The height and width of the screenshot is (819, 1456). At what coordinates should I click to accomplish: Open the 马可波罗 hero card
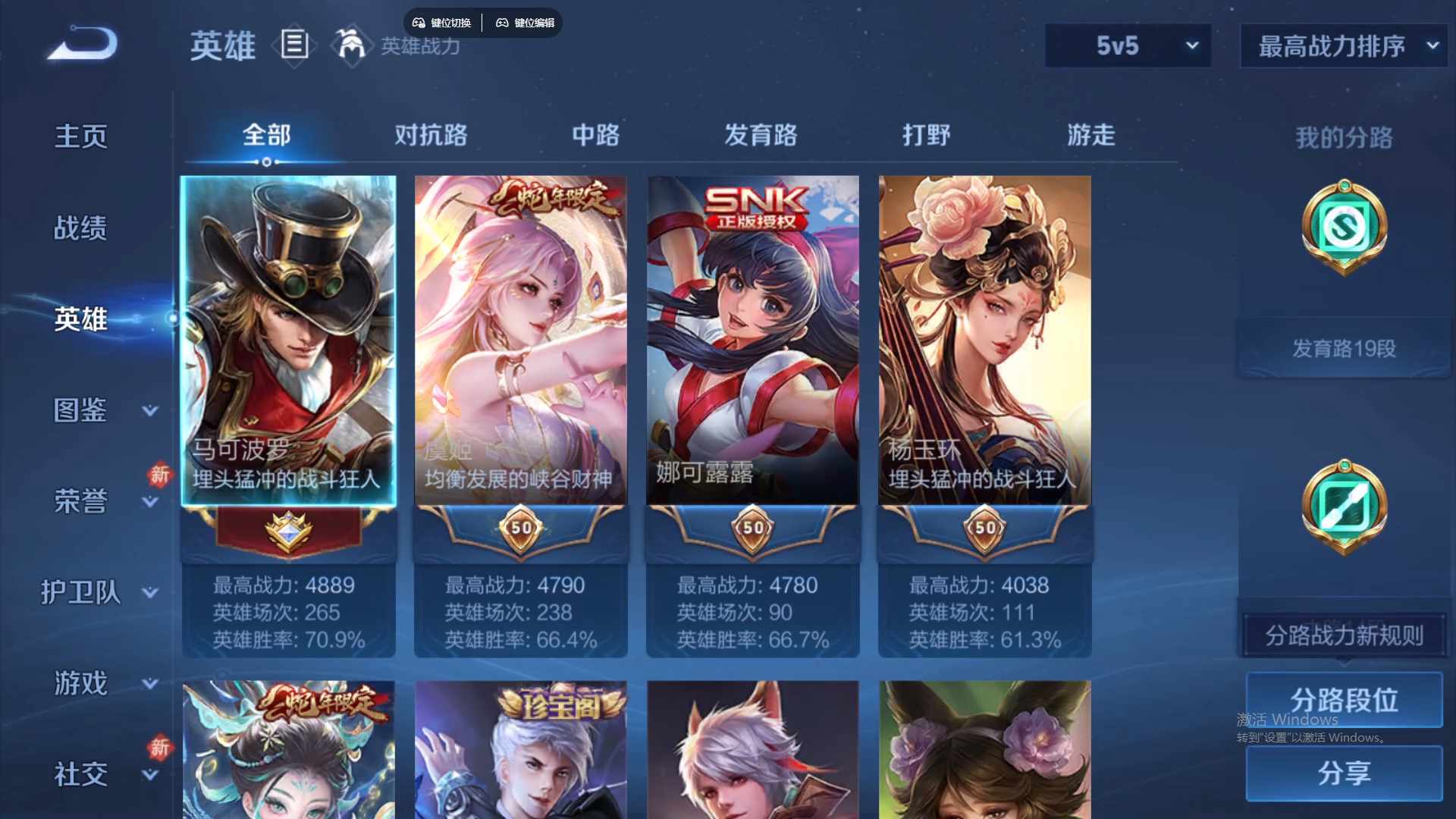click(290, 341)
